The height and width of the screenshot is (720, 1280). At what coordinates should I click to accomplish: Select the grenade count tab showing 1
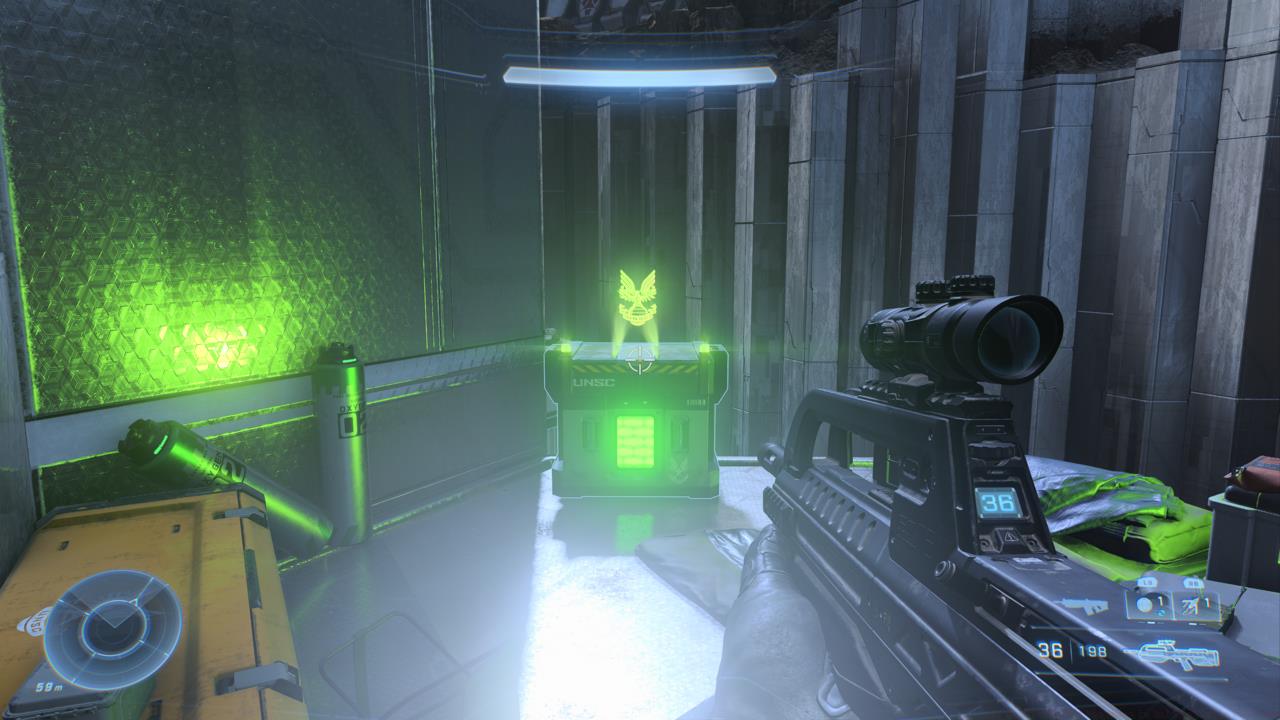[x=1161, y=601]
